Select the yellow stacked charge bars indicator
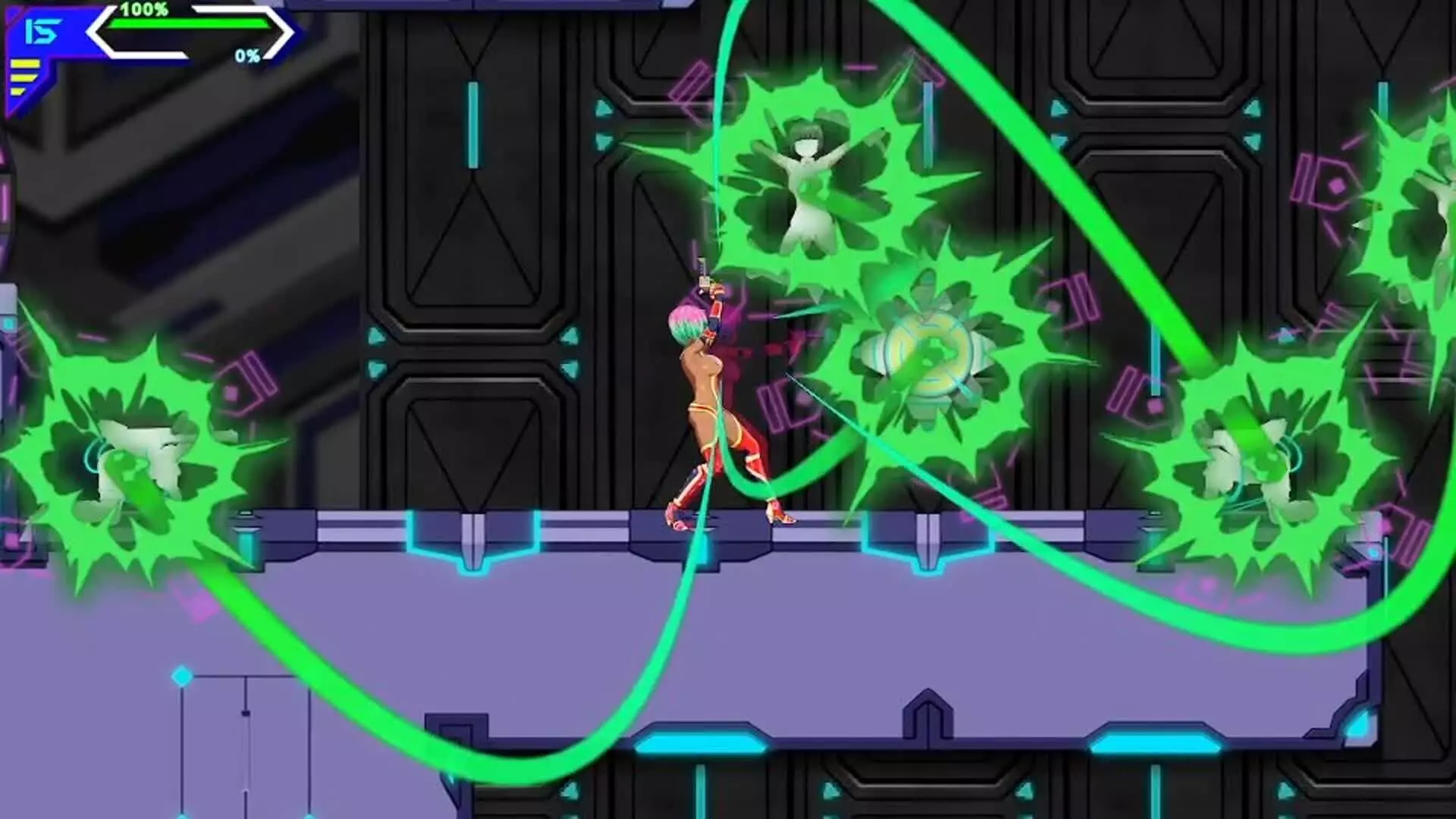1456x819 pixels. tap(25, 76)
